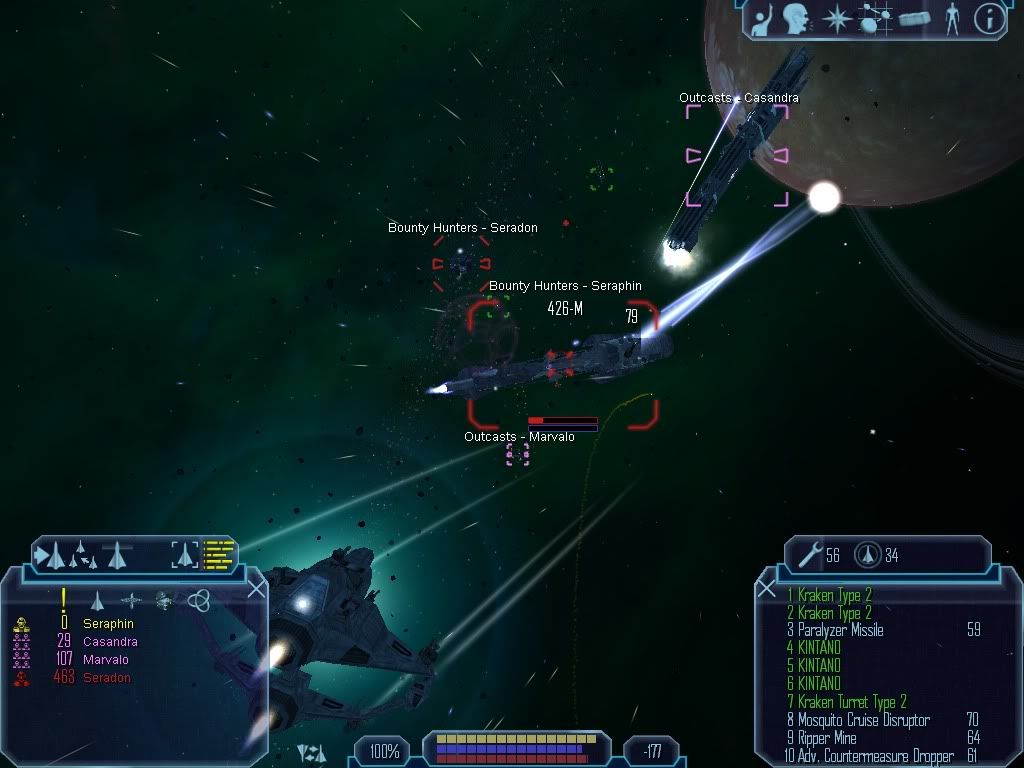Choose the Mosquito Cruise Disruptor
Viewport: 1024px width, 768px height.
point(863,720)
